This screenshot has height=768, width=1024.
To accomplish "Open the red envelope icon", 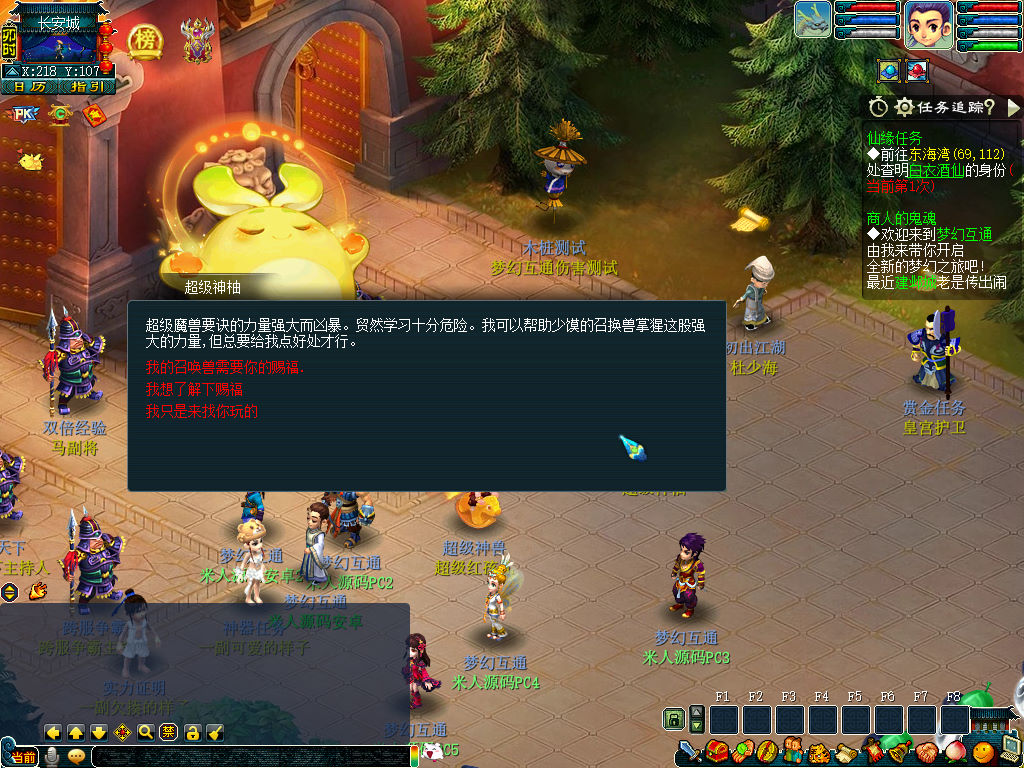I will [94, 114].
